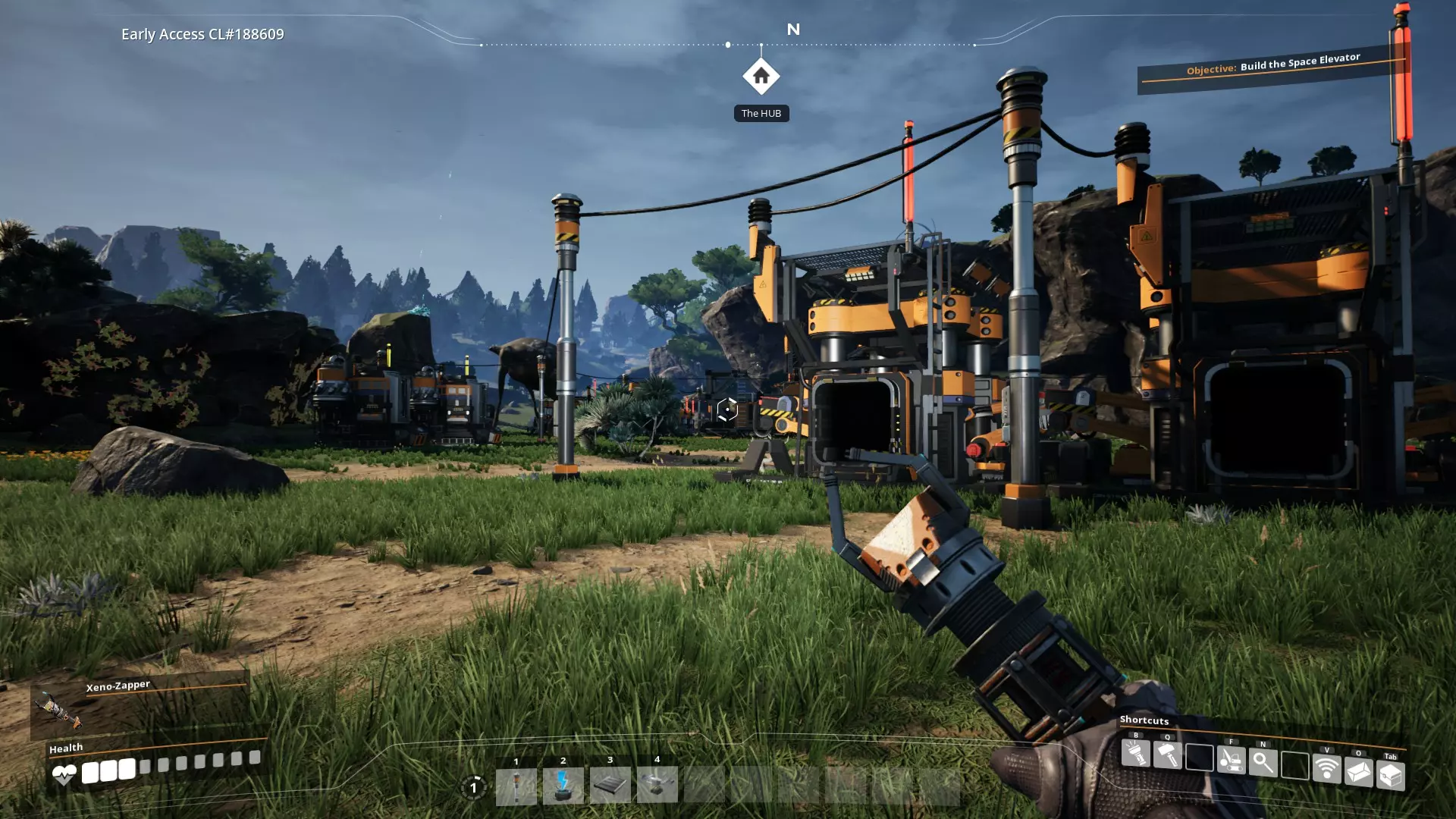The image size is (1456, 819).
Task: Activate the dismantle crane shortcut
Action: pos(1231,760)
